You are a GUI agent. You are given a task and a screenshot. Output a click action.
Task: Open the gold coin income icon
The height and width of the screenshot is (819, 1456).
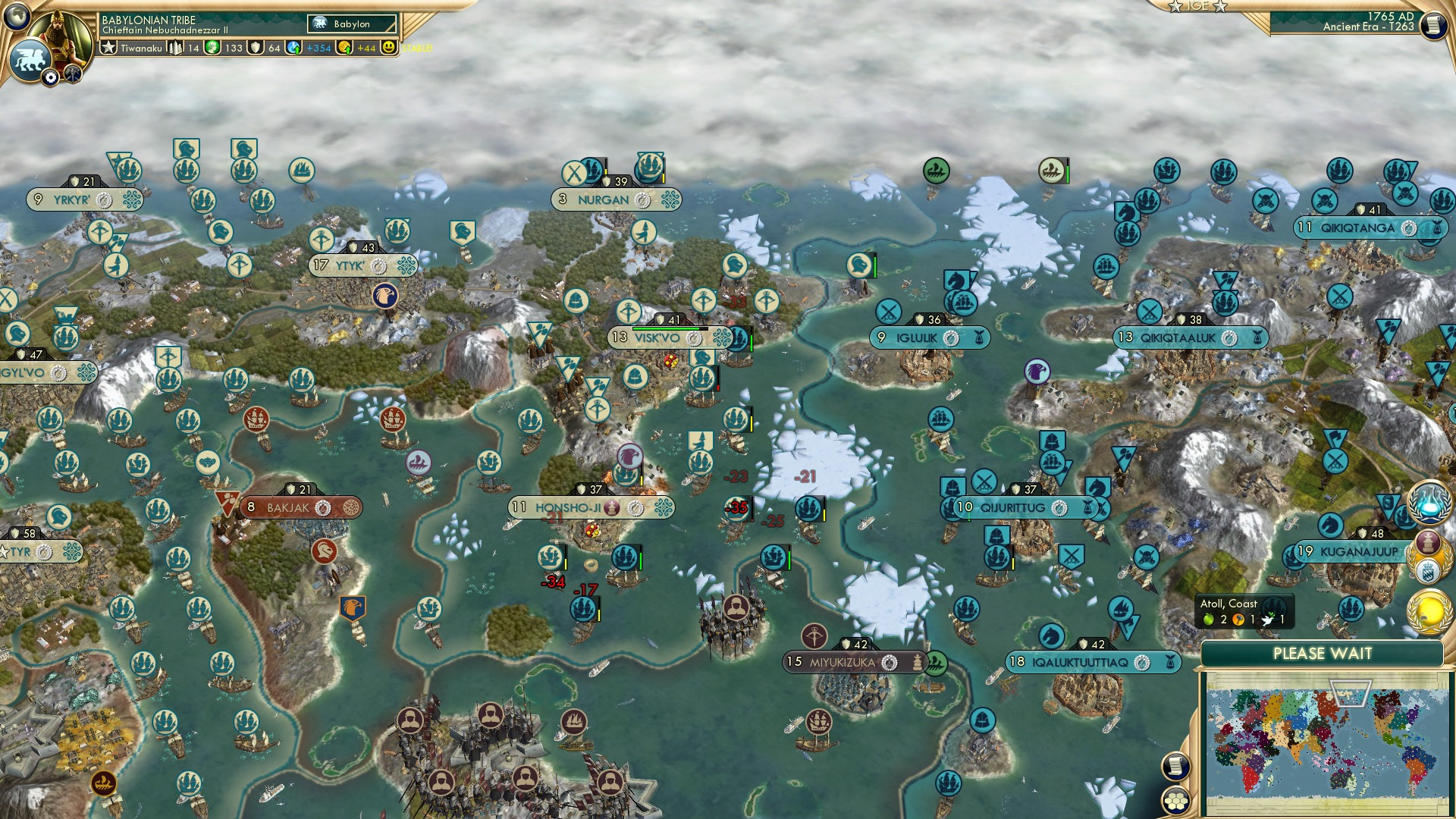(x=345, y=48)
